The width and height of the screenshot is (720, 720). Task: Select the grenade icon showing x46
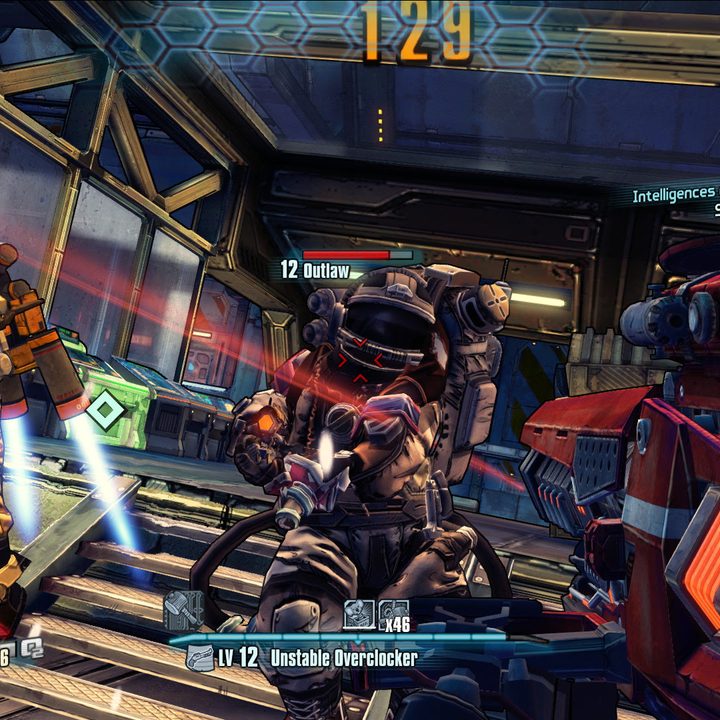[394, 614]
